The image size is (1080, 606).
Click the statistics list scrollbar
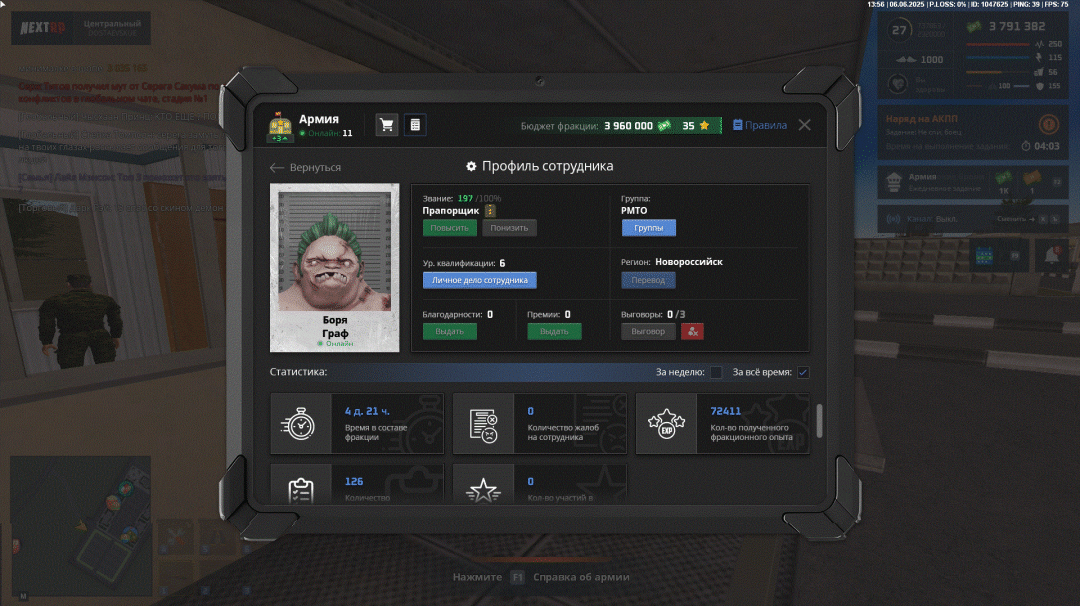pyautogui.click(x=820, y=420)
